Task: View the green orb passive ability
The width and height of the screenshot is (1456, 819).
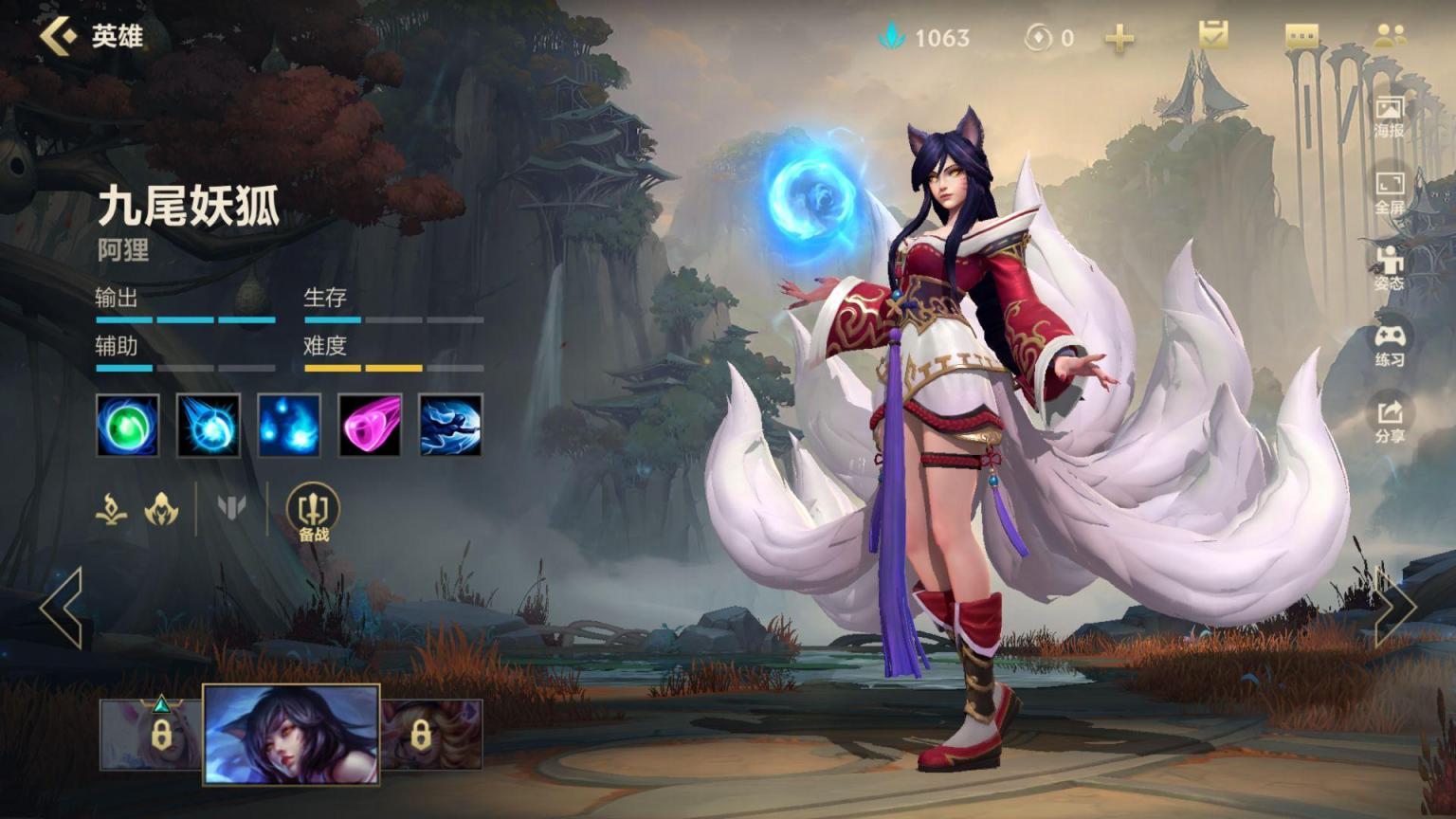Action: pyautogui.click(x=128, y=425)
